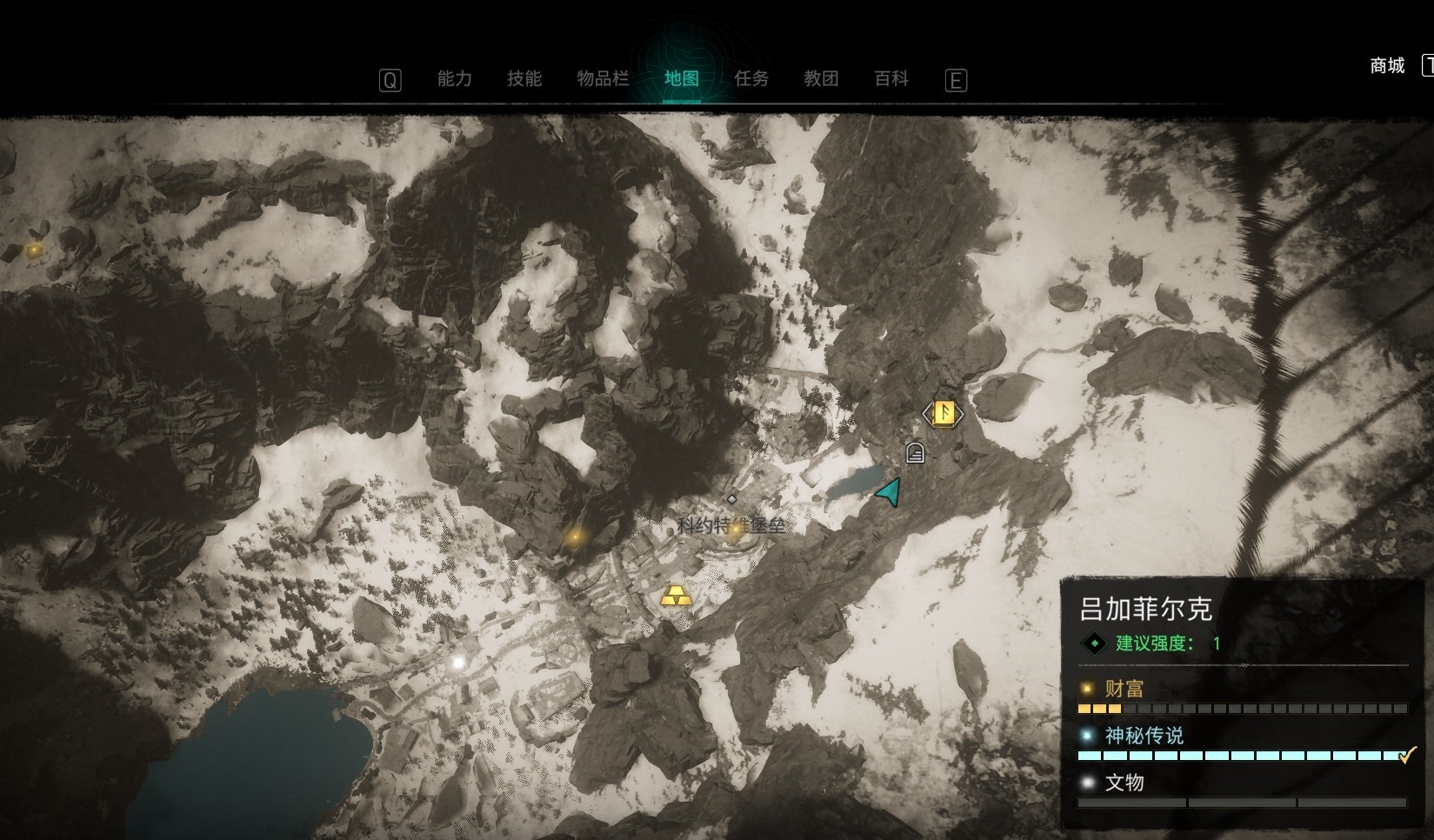
Task: Switch to the 教团 tab
Action: coord(821,79)
